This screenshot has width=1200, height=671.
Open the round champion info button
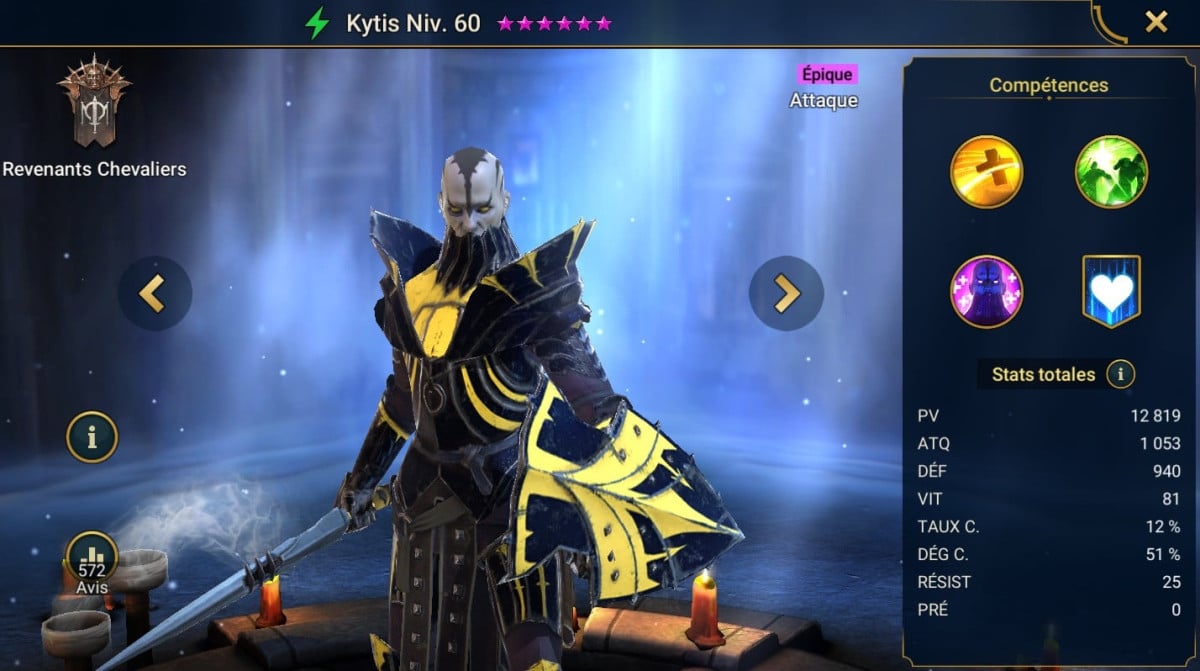coord(92,437)
